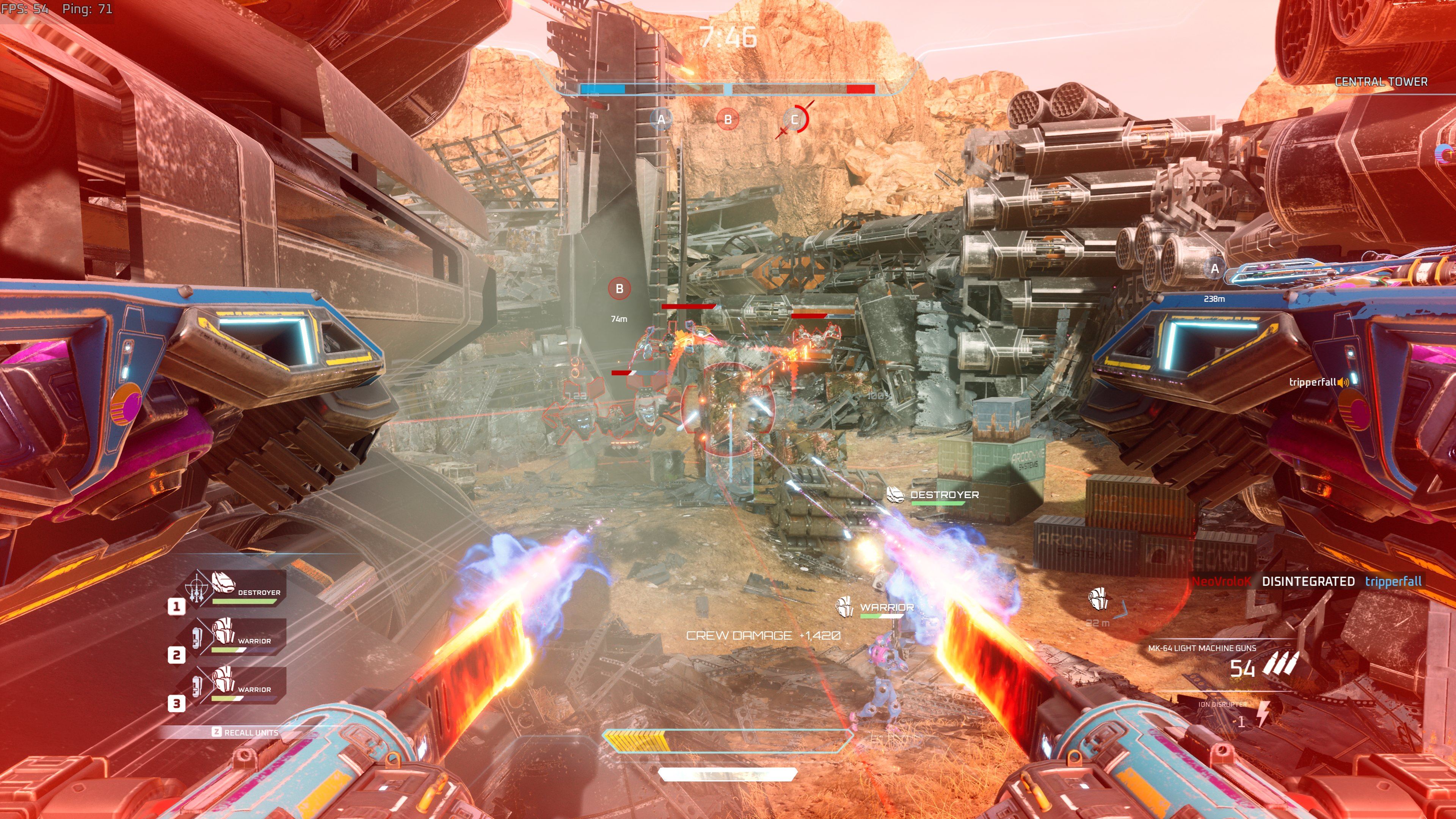Click the B objective marker showing 74m
This screenshot has height=819, width=1456.
pyautogui.click(x=619, y=289)
